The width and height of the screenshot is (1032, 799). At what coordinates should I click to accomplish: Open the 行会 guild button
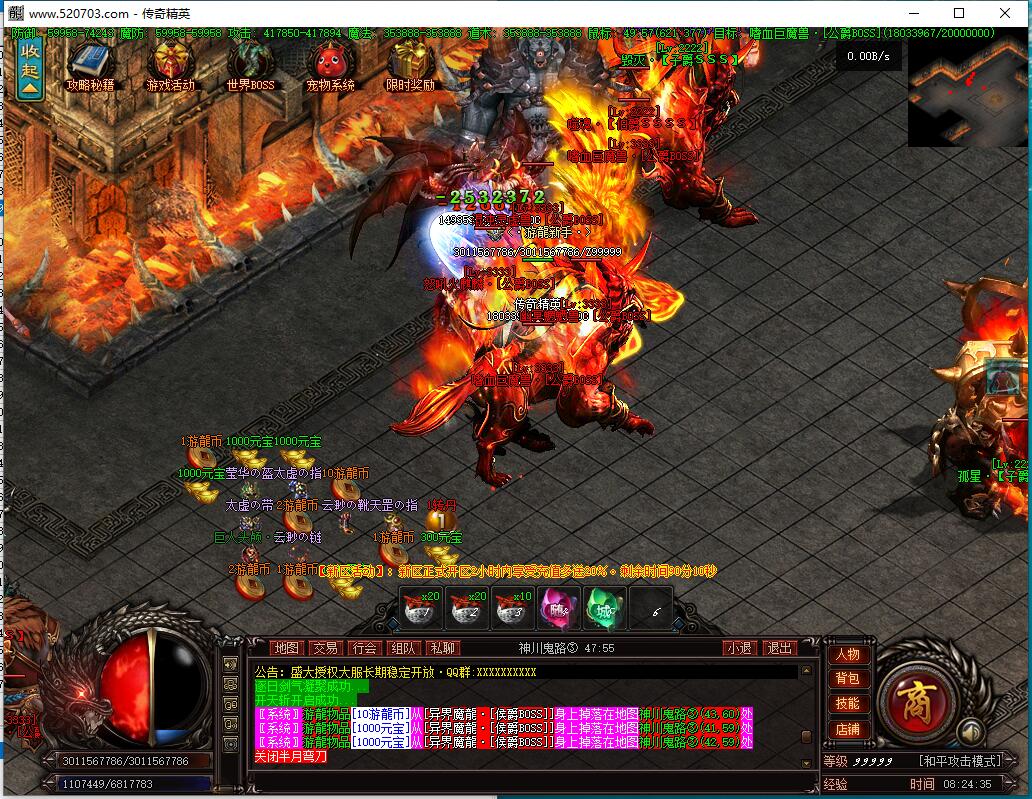coord(363,648)
